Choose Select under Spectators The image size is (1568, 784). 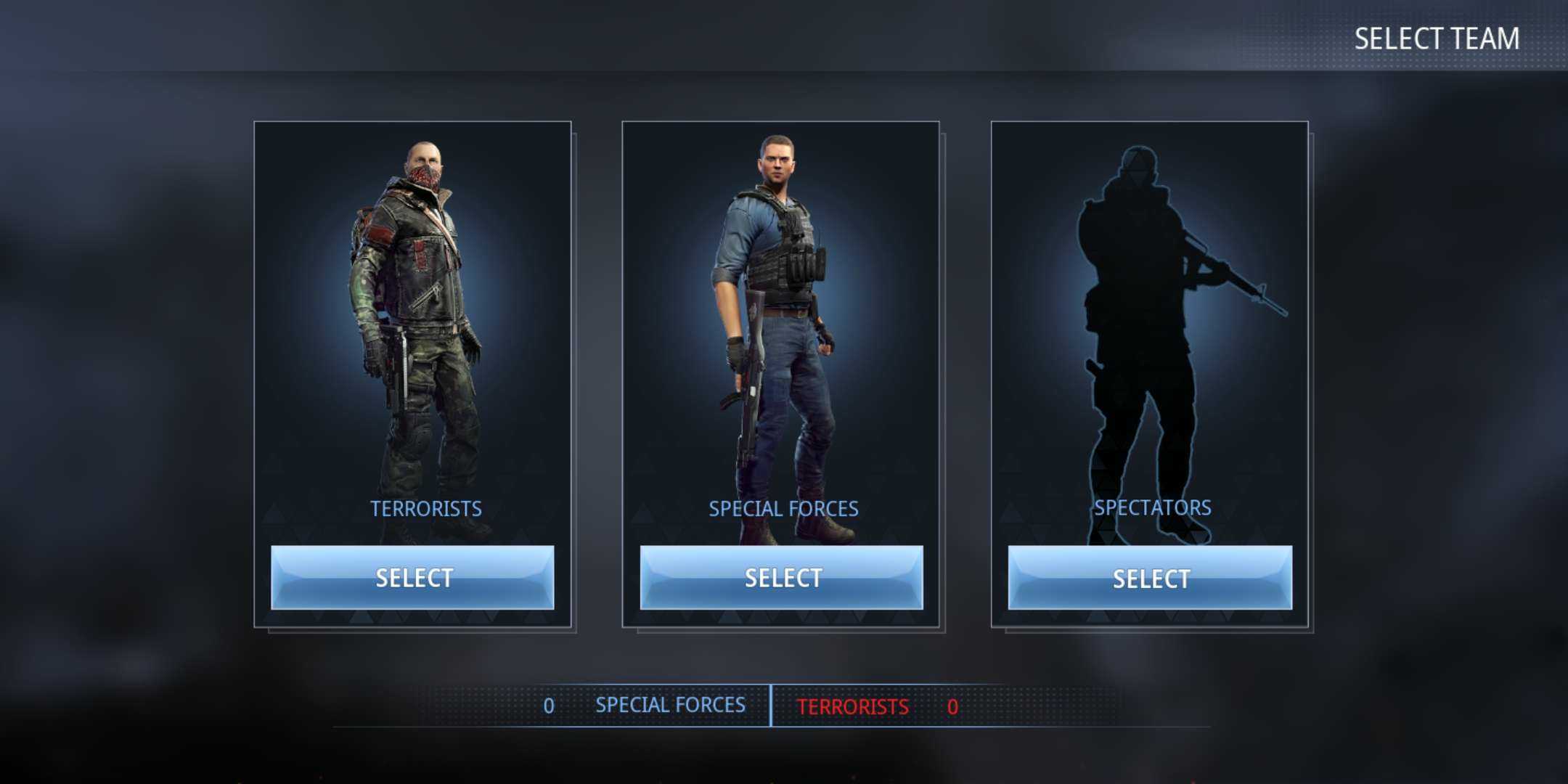pos(1150,578)
